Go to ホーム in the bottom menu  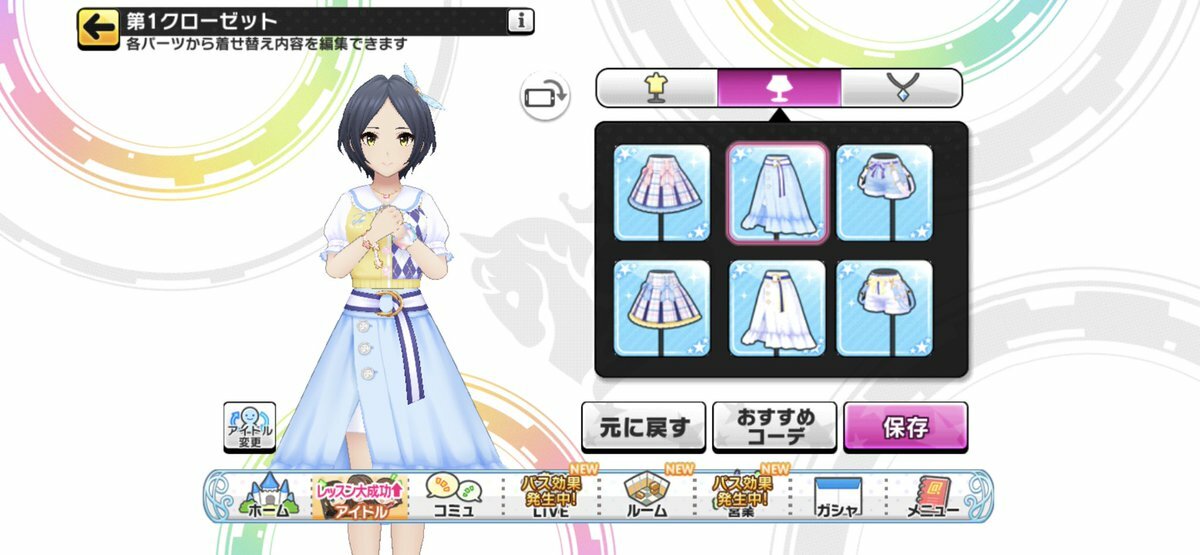coord(266,497)
